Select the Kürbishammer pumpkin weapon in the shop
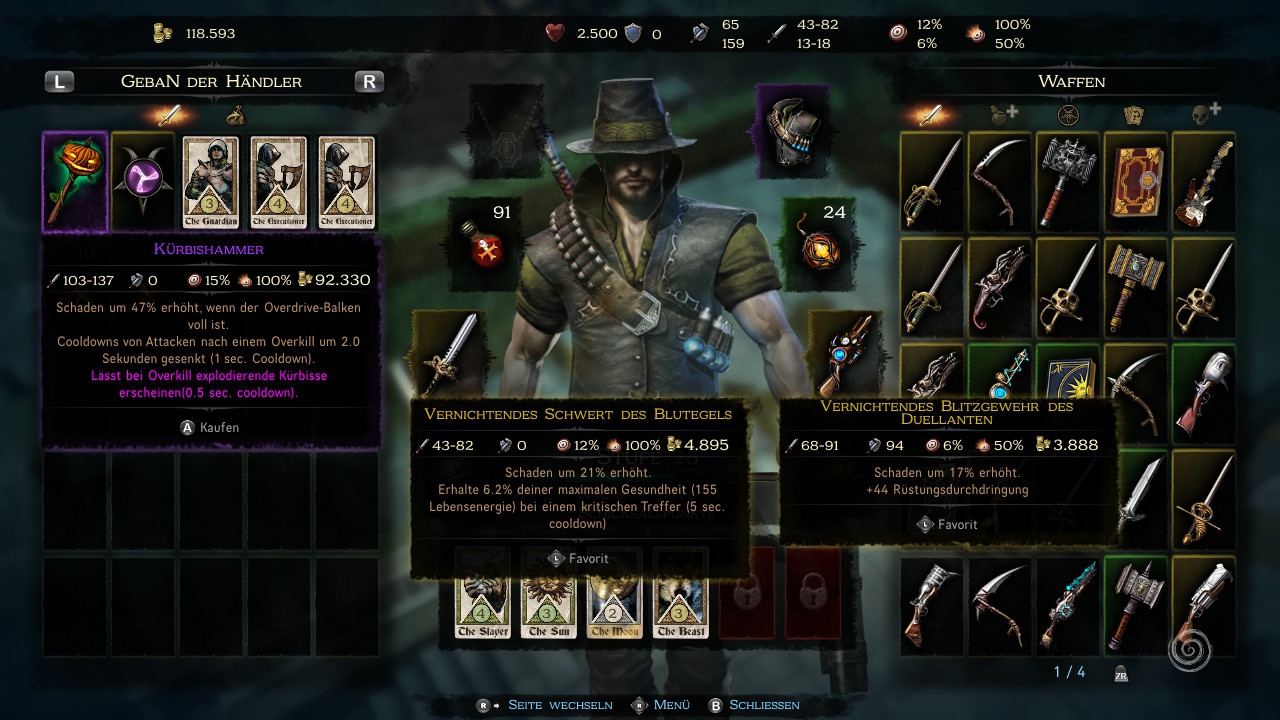The height and width of the screenshot is (720, 1280). pos(75,182)
